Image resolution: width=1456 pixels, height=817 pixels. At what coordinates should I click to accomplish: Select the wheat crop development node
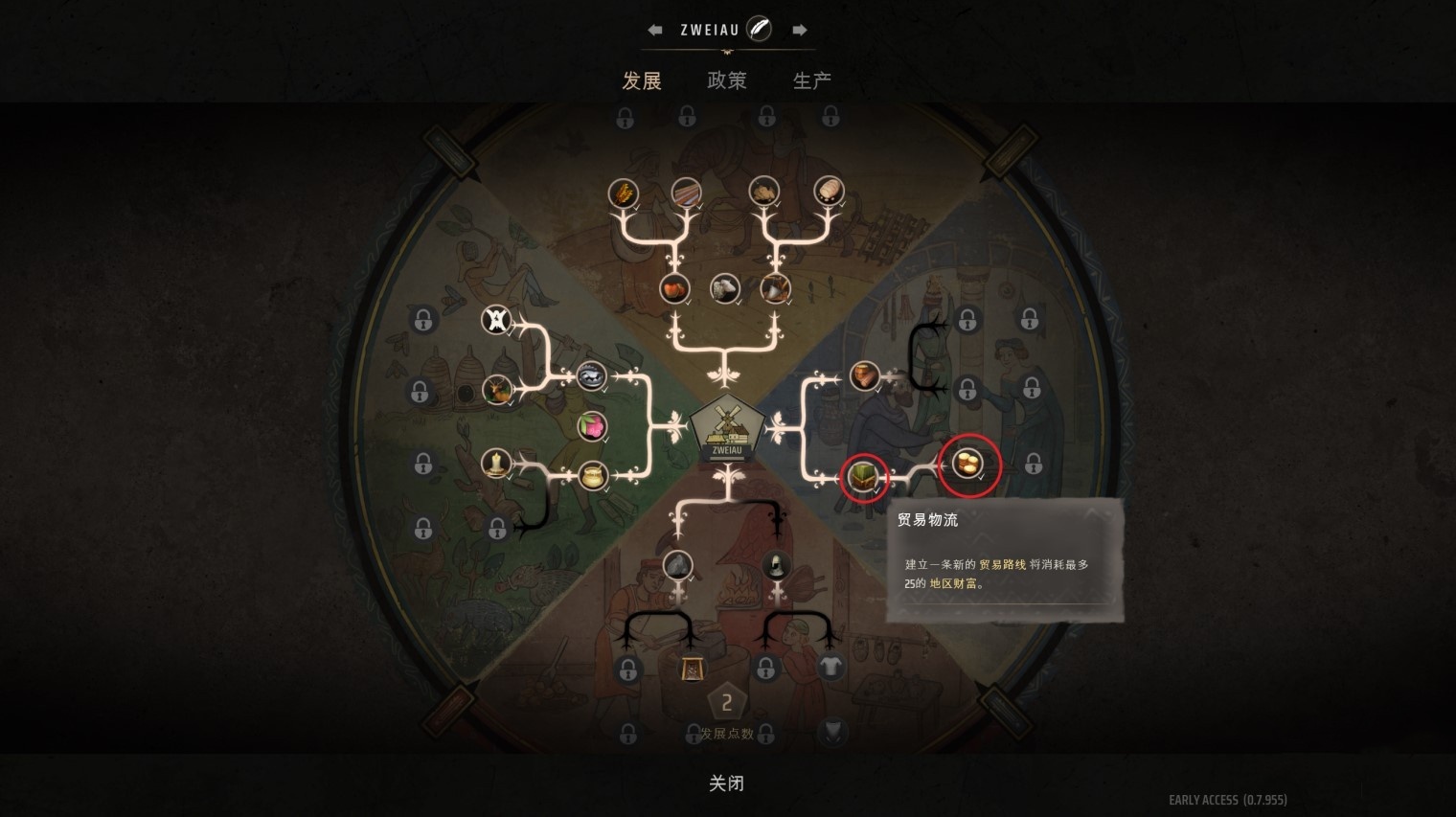tap(624, 193)
